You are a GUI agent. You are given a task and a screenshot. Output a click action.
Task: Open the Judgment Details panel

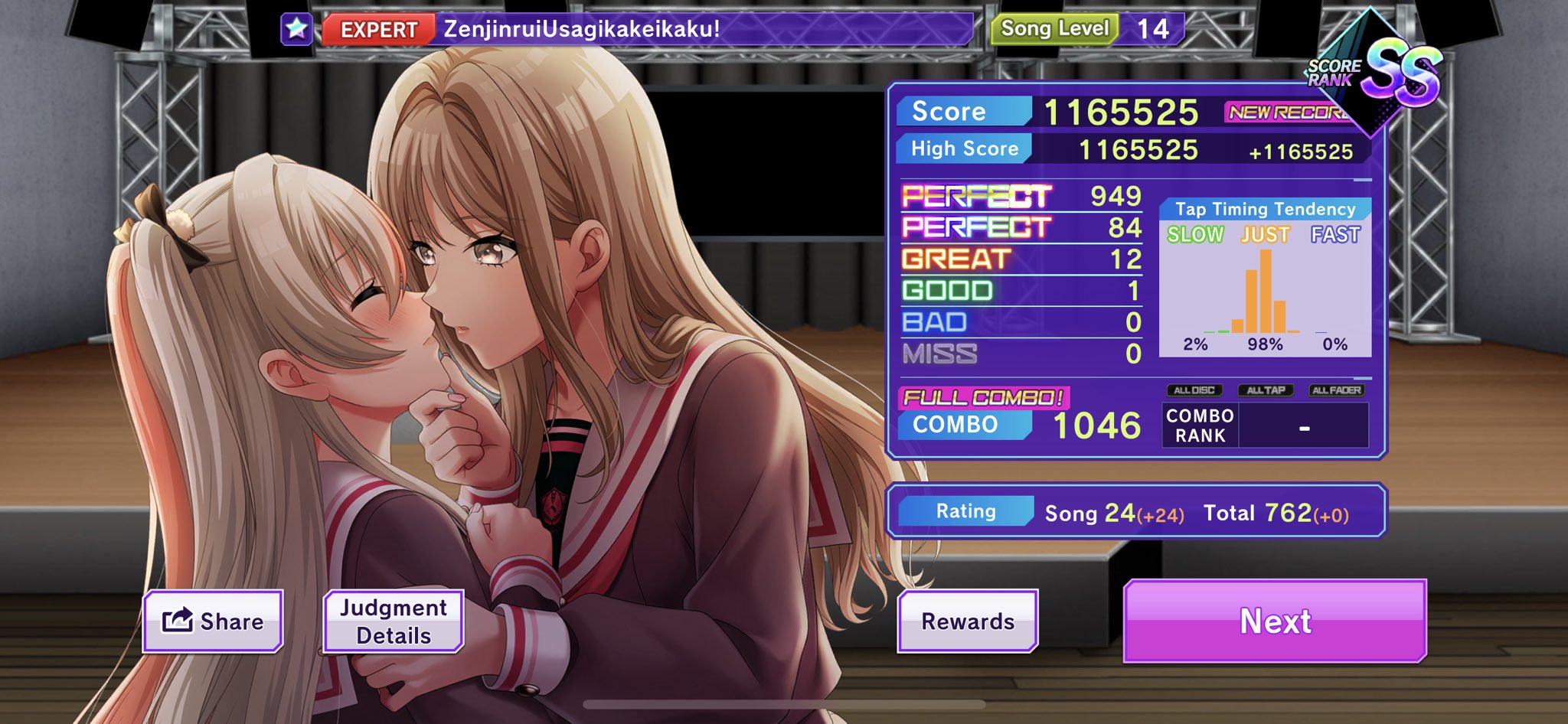(x=393, y=620)
